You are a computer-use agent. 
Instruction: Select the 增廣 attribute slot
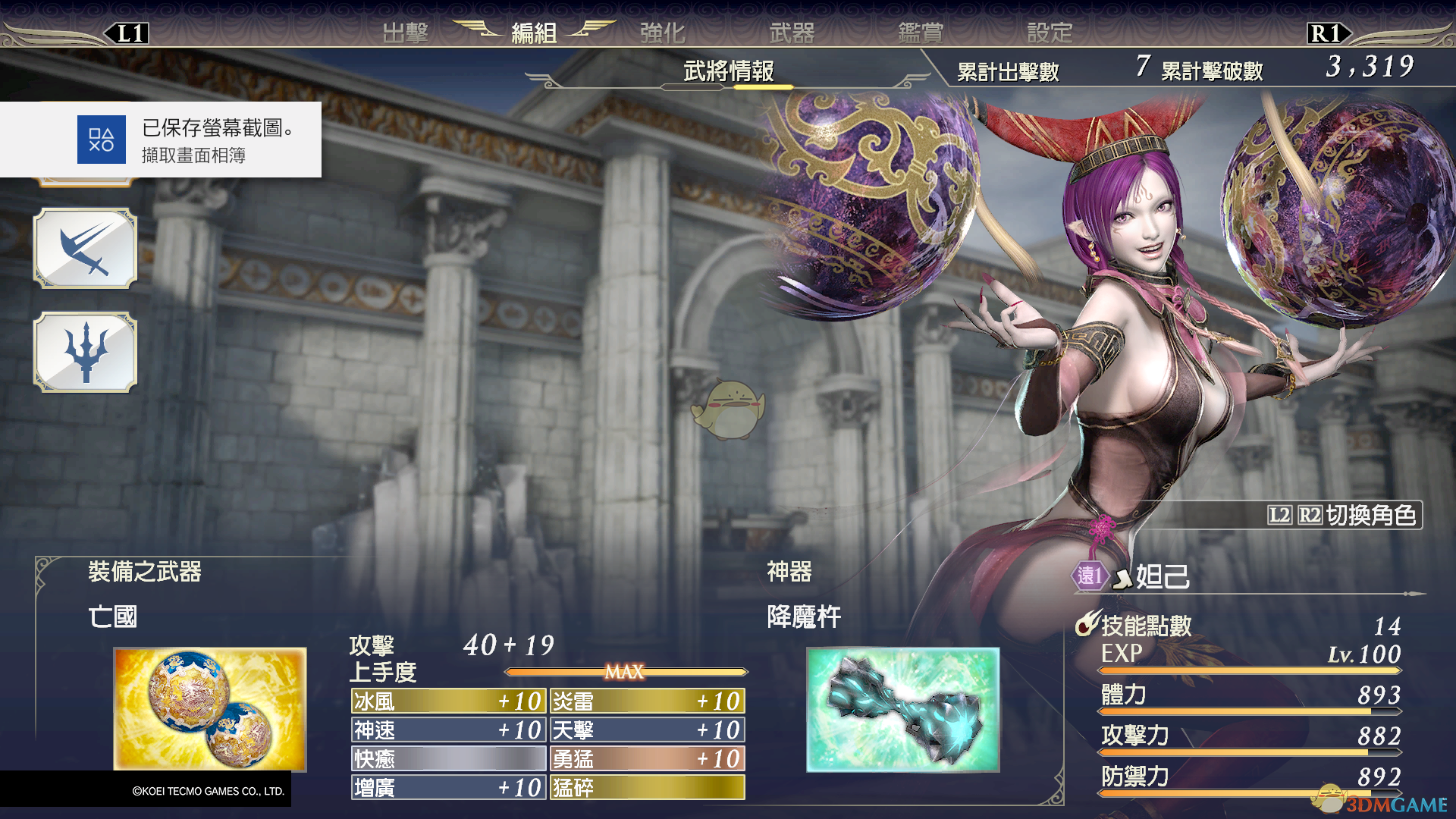[x=448, y=787]
